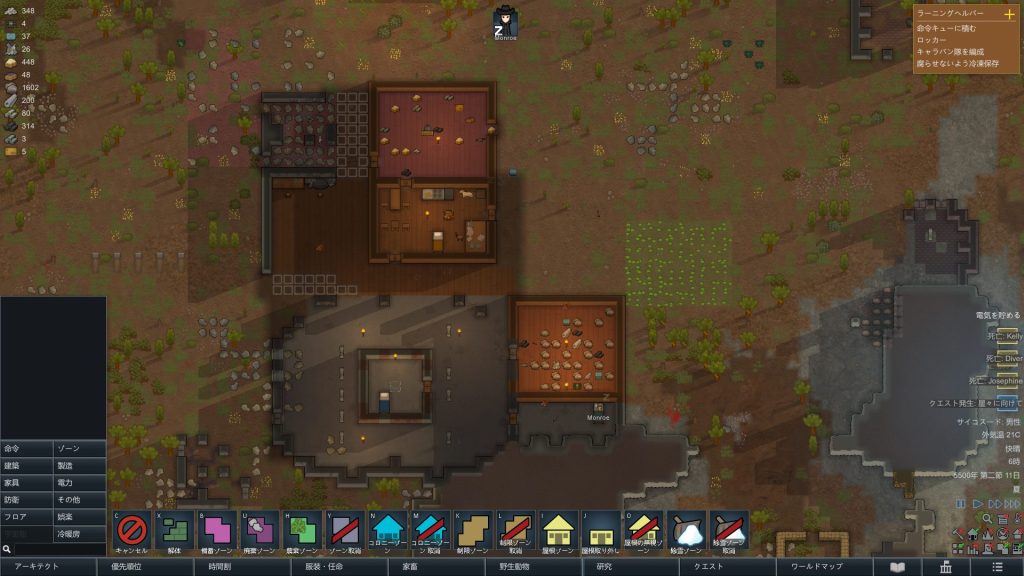
Task: Open the 電力 power category
Action: 80,483
